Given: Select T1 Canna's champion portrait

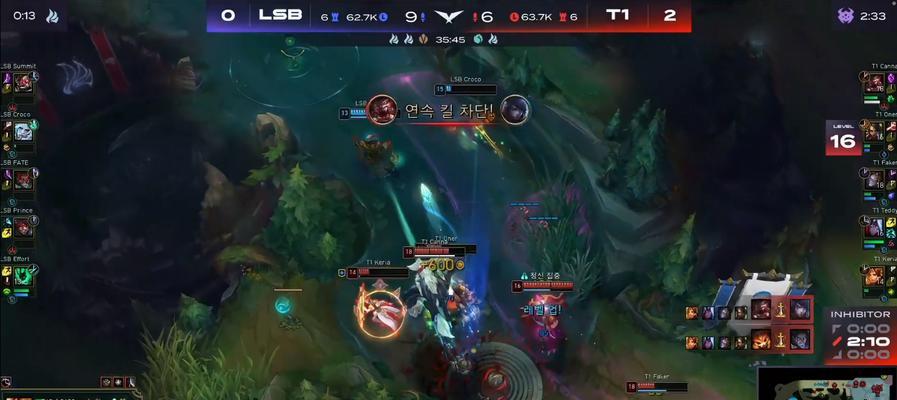Looking at the screenshot, I should (x=874, y=84).
